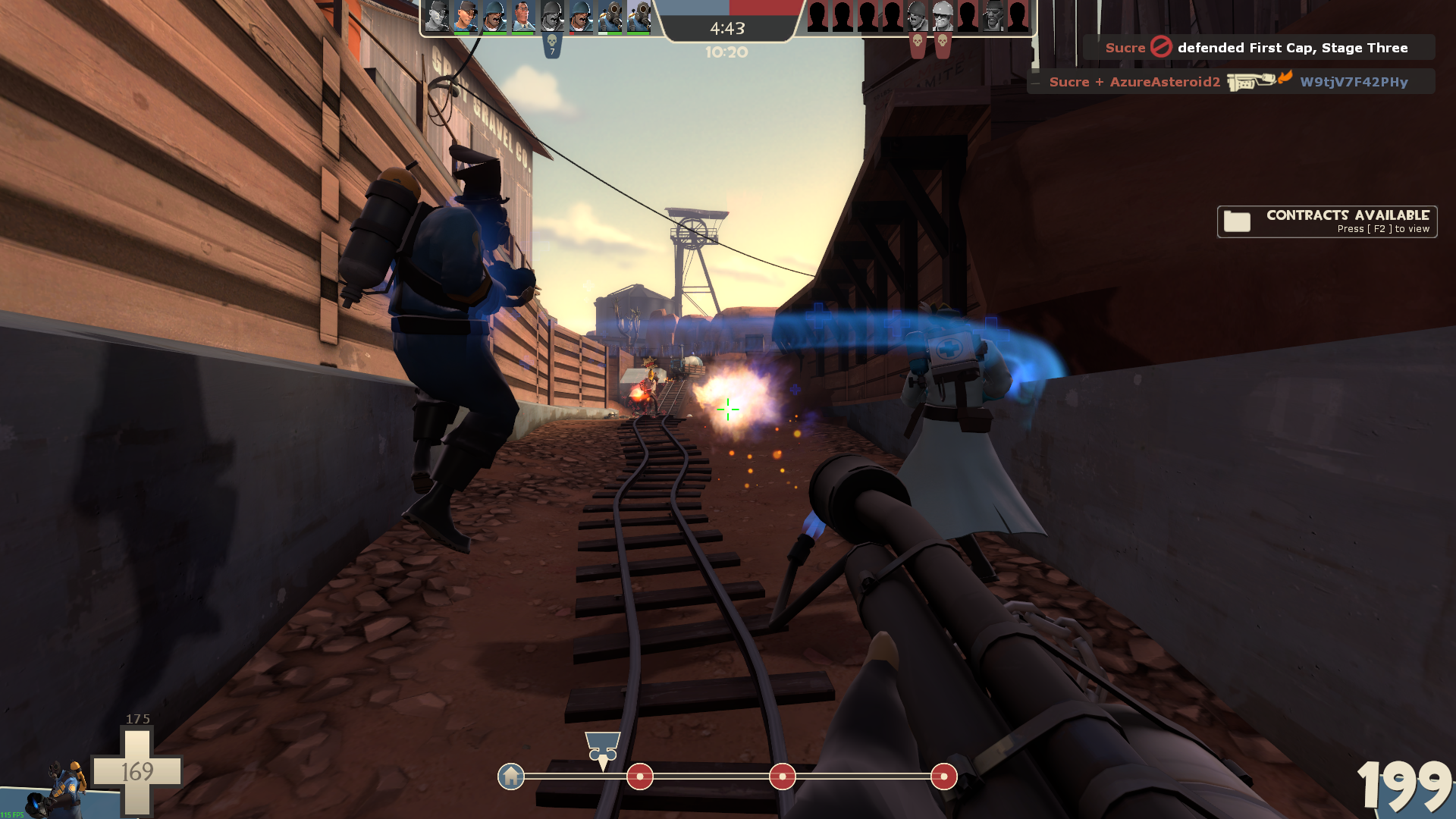Image resolution: width=1456 pixels, height=819 pixels.
Task: Open the Contracts Available notification
Action: click(1327, 221)
